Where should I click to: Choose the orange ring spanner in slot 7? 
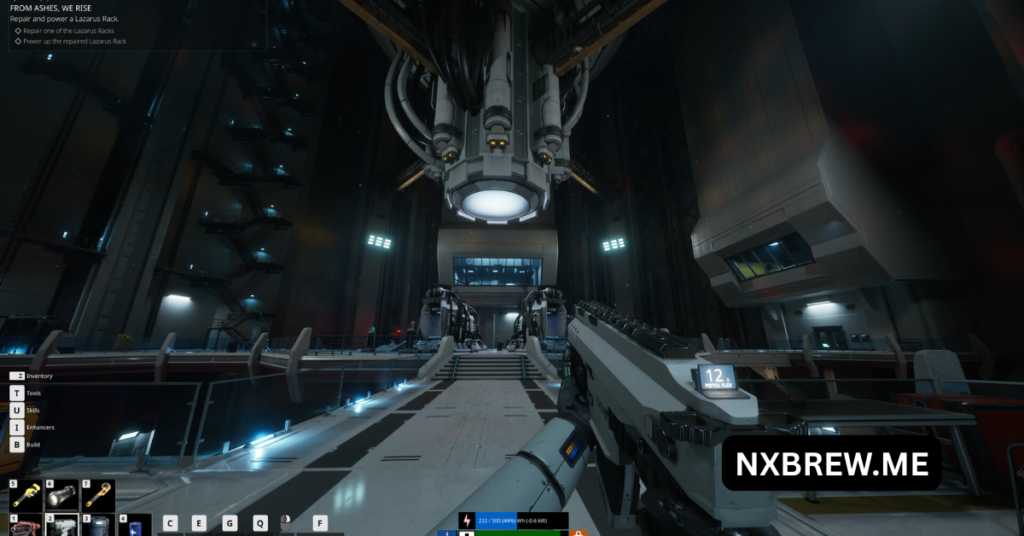point(98,495)
